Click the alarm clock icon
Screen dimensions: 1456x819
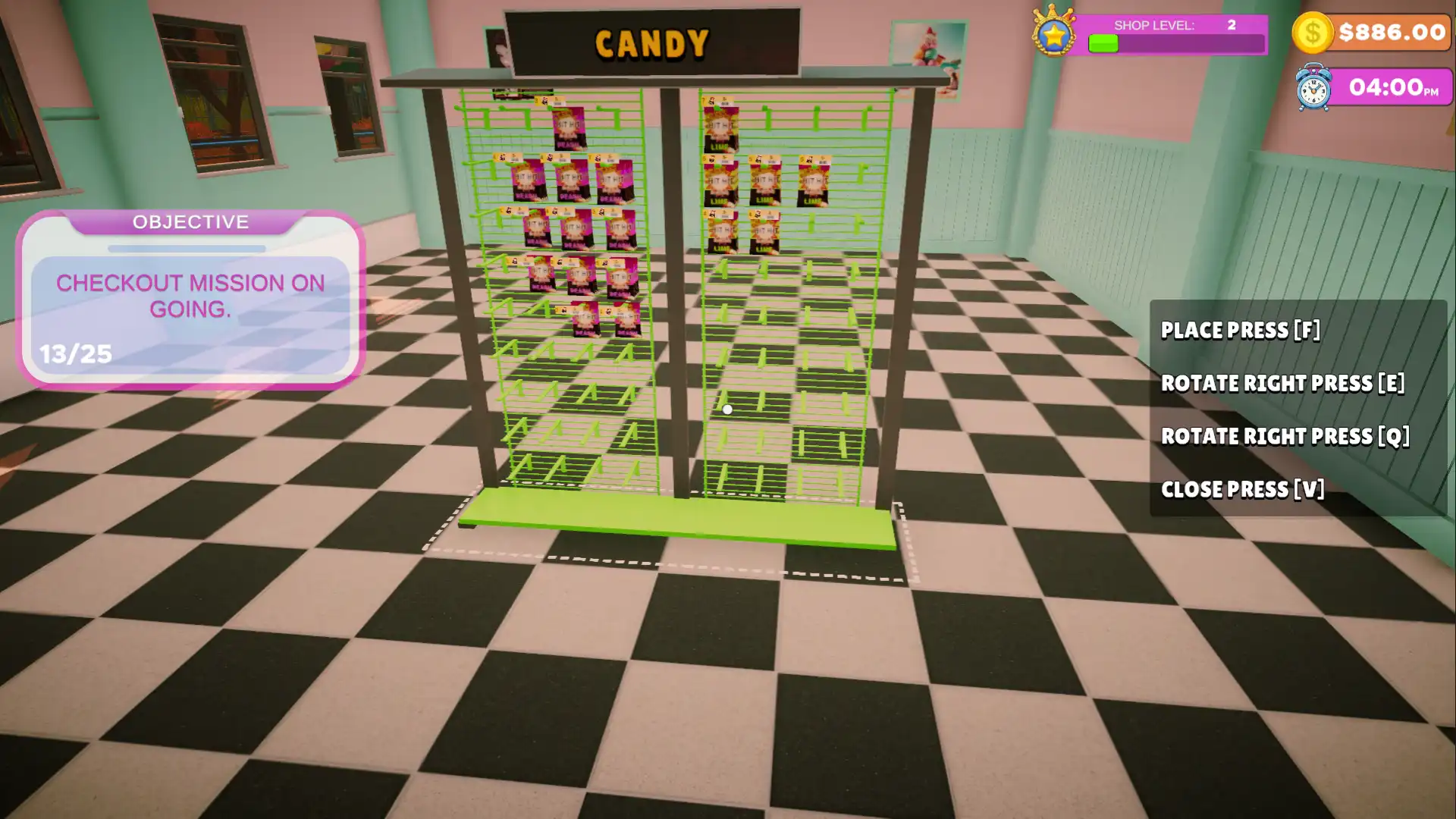click(x=1313, y=89)
